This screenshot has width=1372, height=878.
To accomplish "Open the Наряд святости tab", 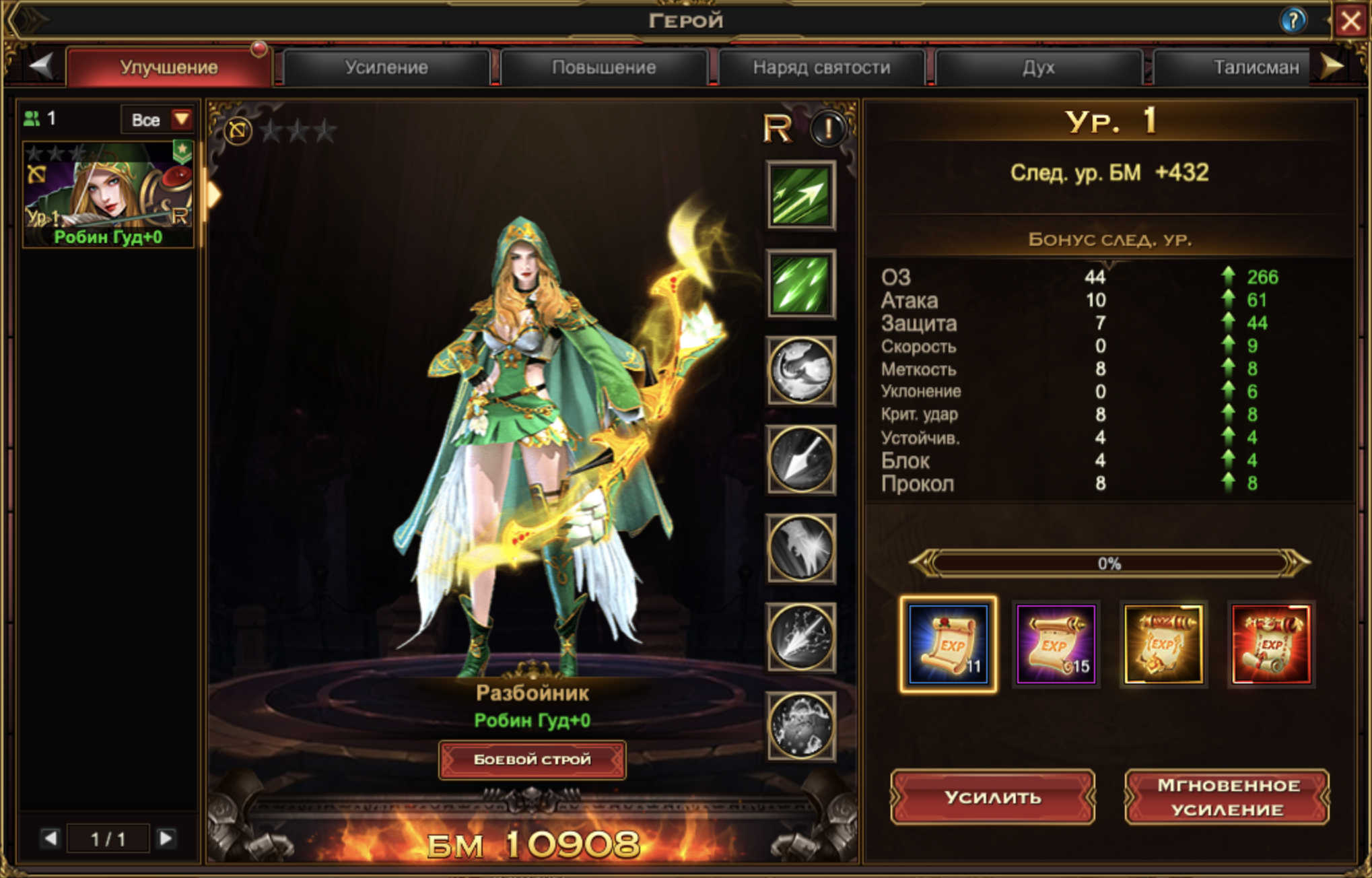I will (x=821, y=67).
